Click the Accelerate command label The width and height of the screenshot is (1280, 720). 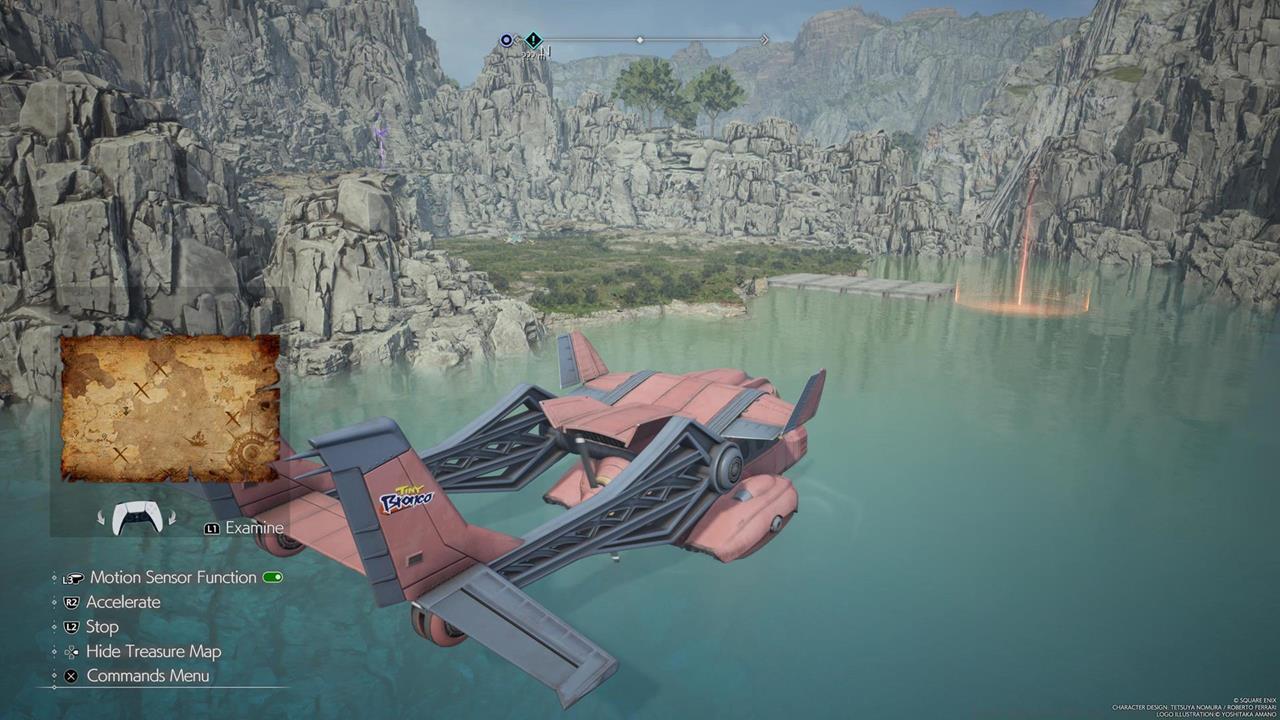(125, 602)
